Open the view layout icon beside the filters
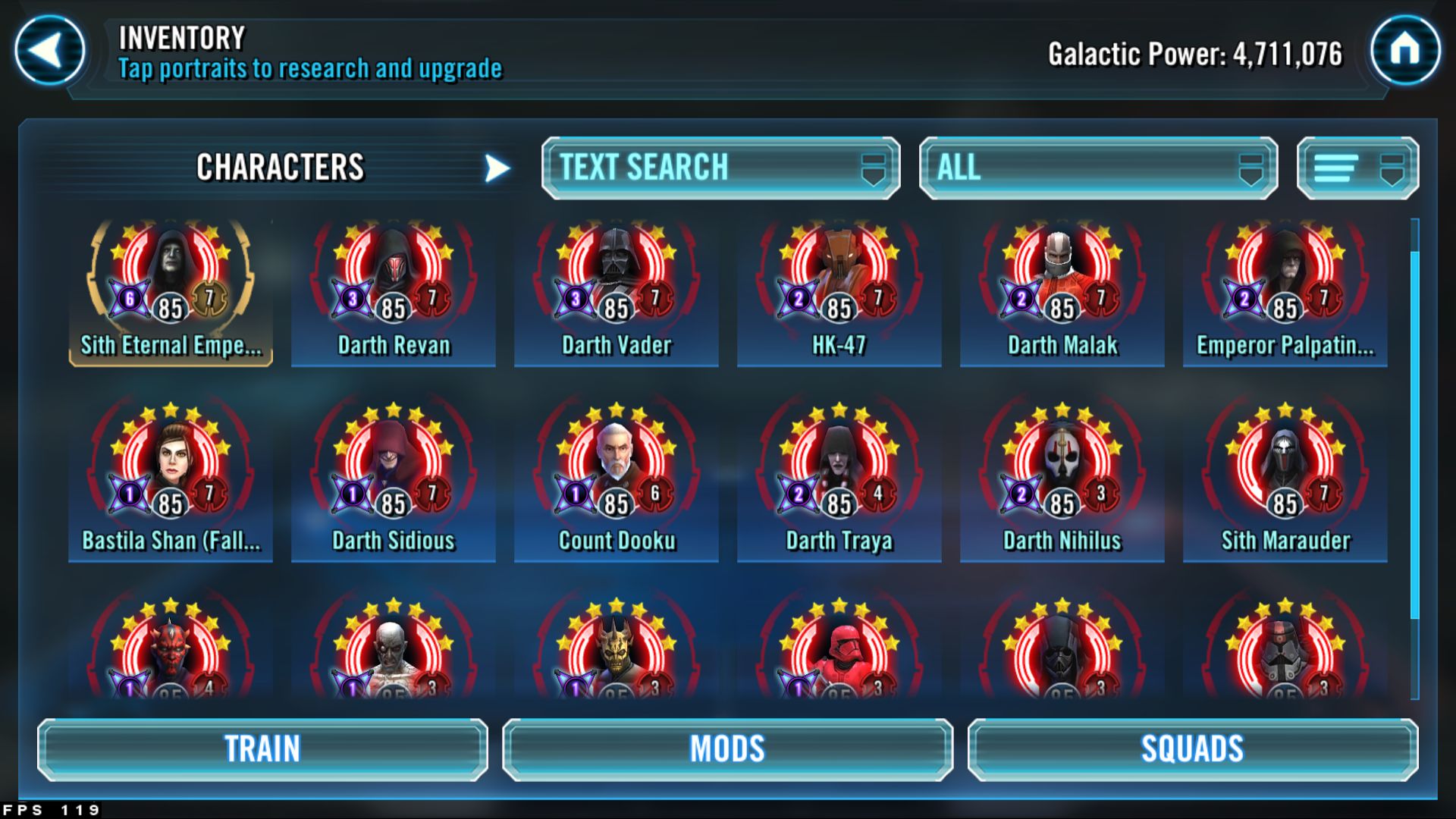The width and height of the screenshot is (1456, 819). click(x=1357, y=168)
